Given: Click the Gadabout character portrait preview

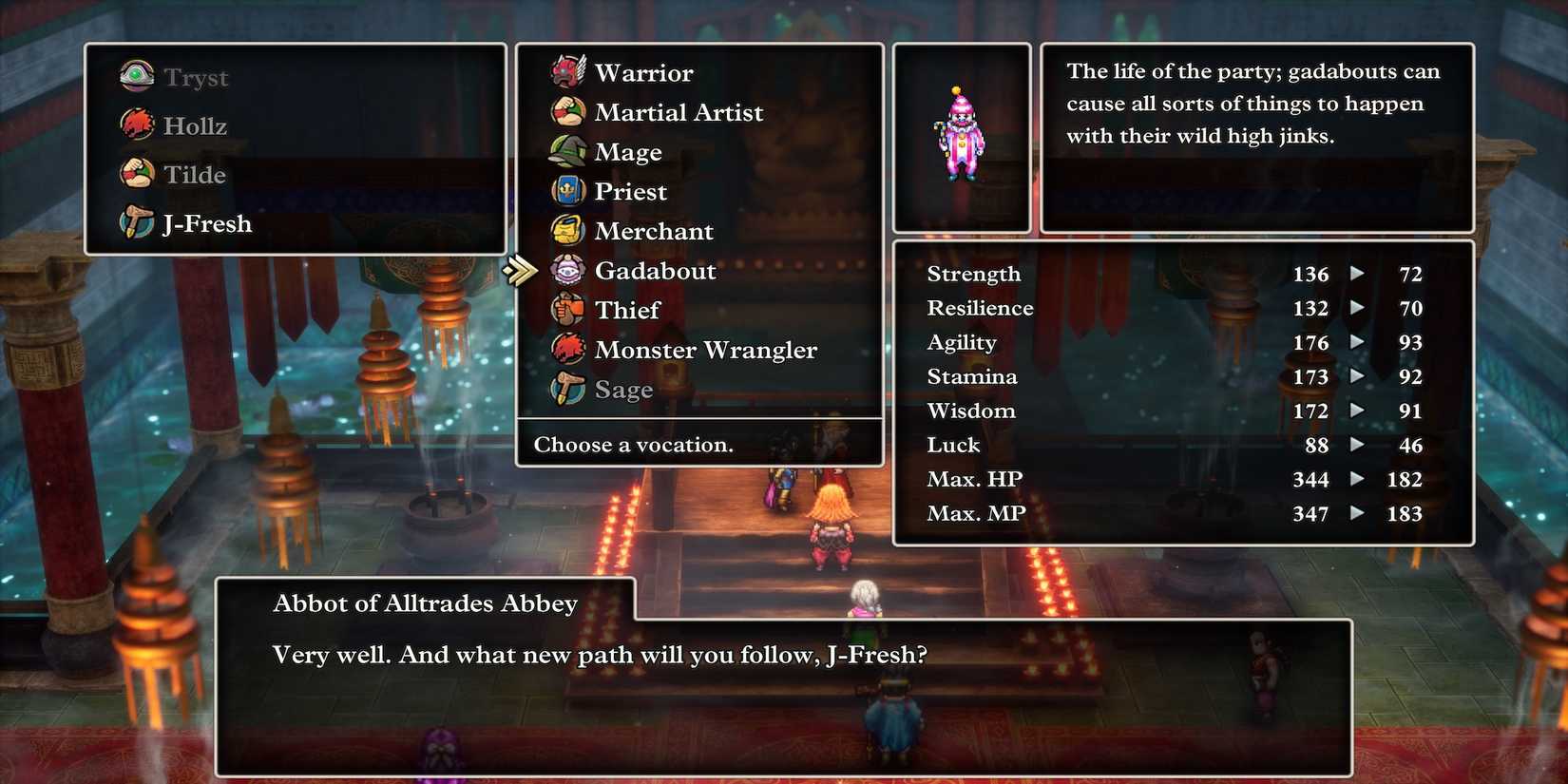Looking at the screenshot, I should (961, 135).
